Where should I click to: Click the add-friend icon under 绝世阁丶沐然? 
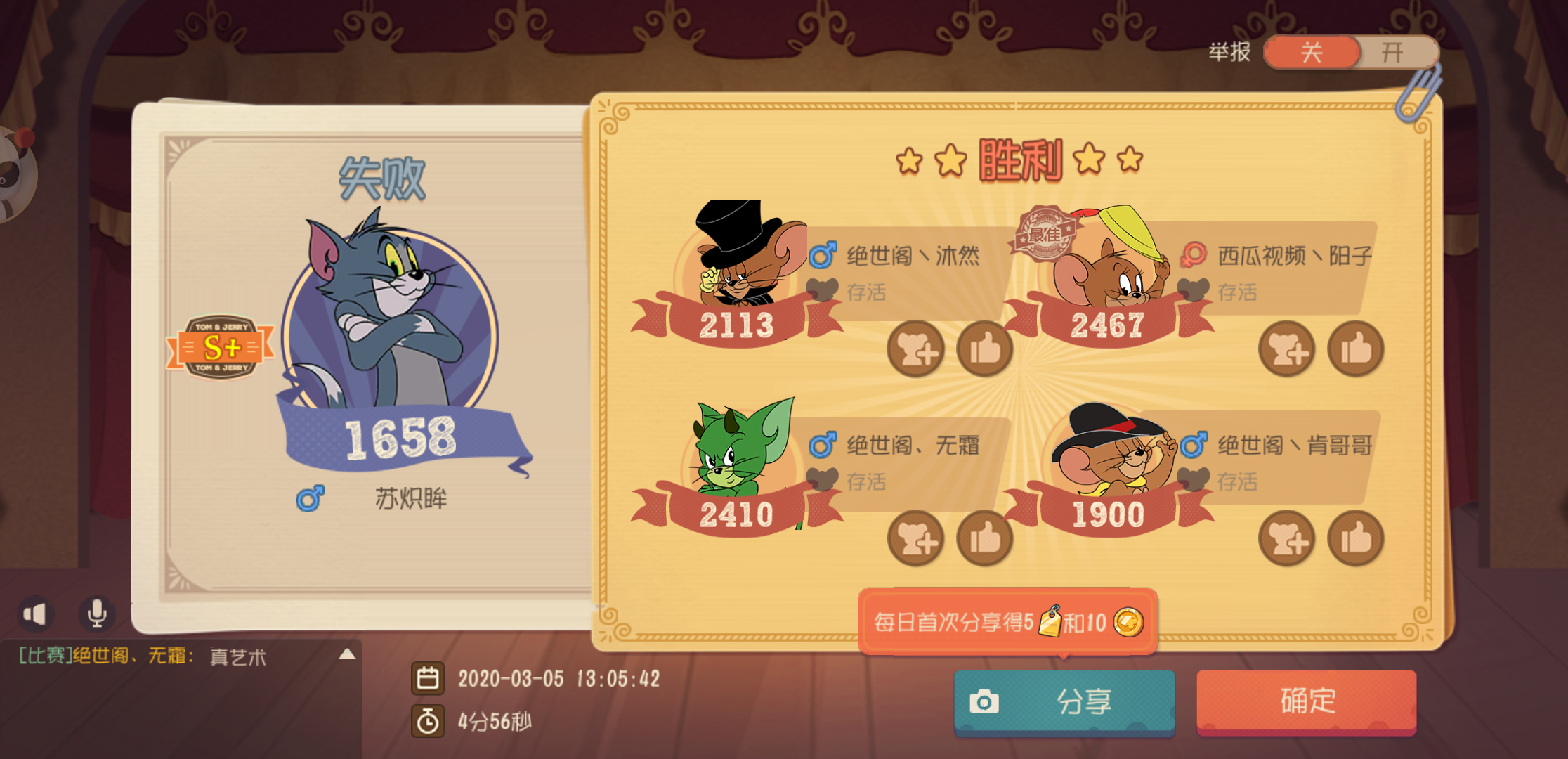click(915, 349)
